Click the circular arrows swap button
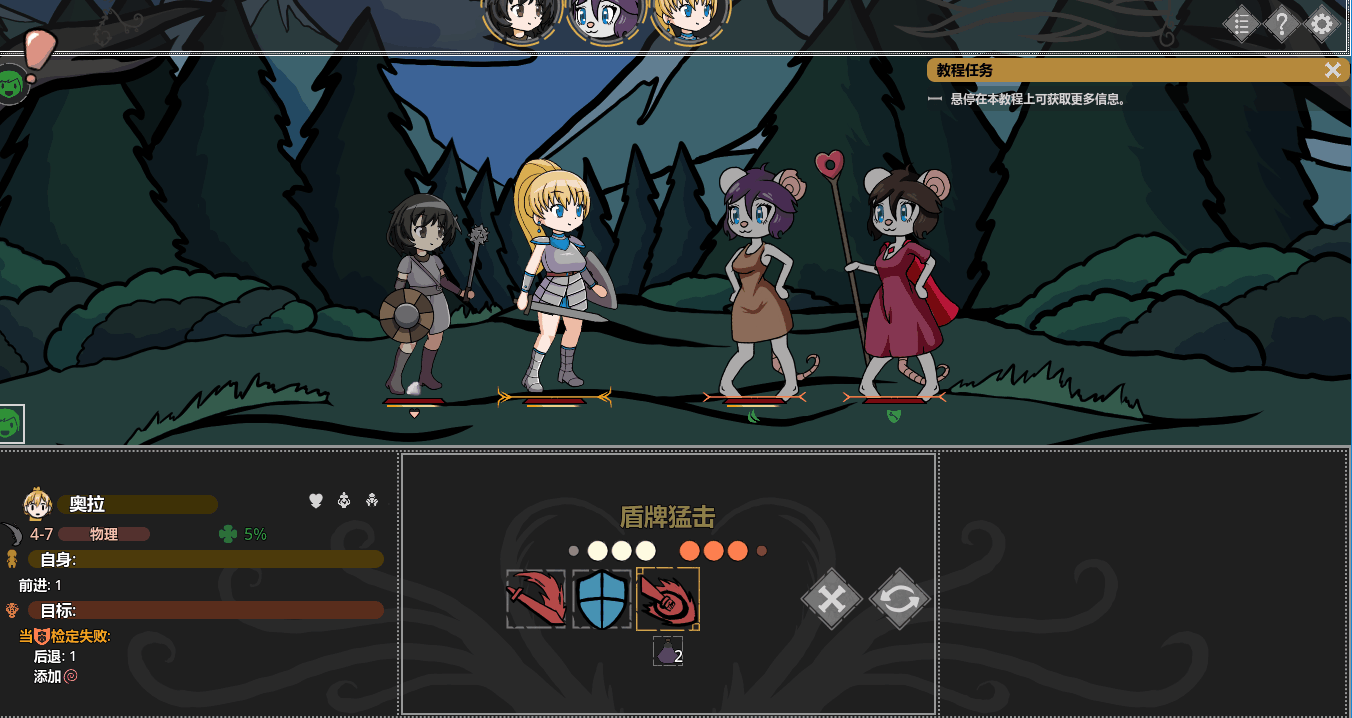Screen dimensions: 1352x718 click(x=899, y=599)
